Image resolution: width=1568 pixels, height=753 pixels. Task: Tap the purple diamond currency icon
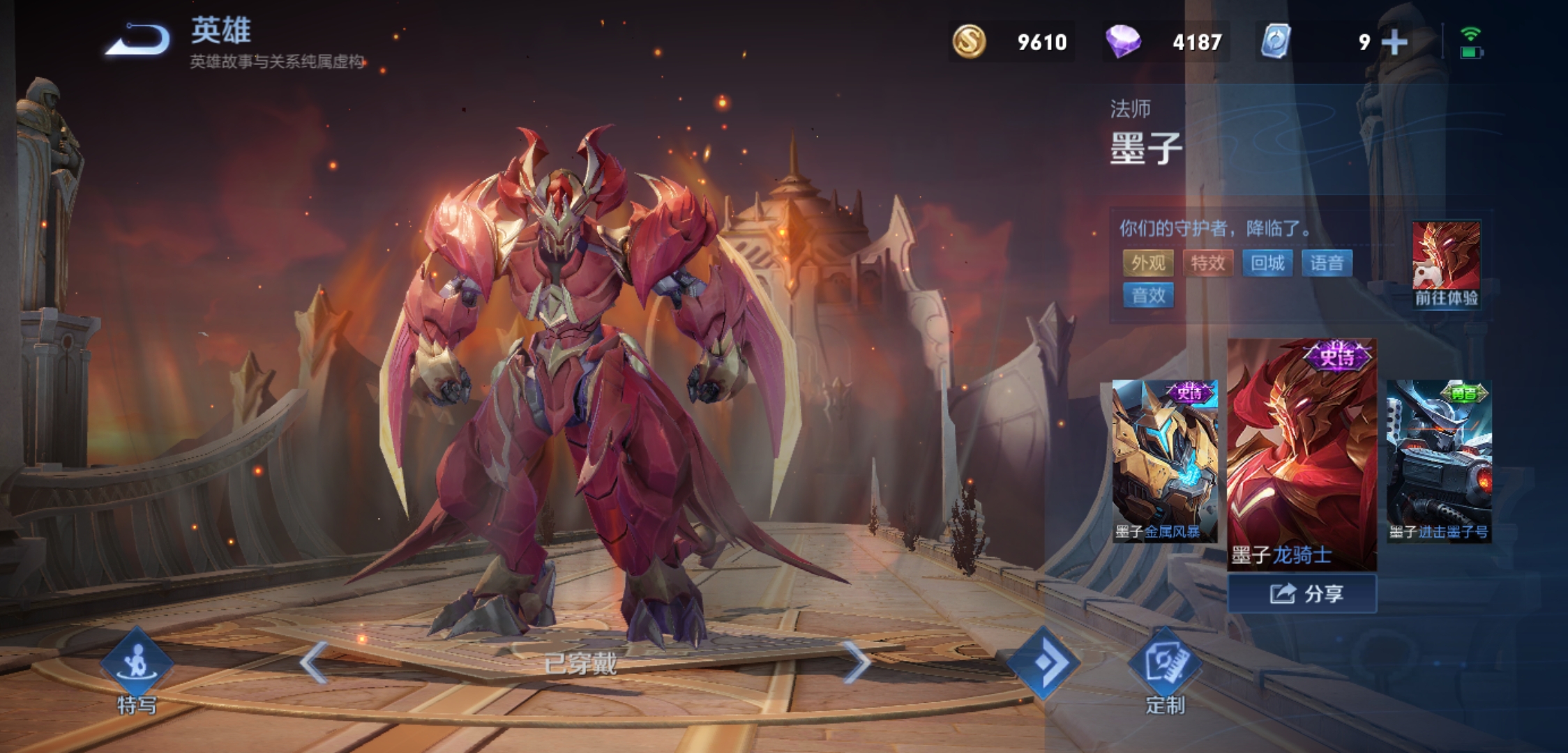[x=1123, y=42]
